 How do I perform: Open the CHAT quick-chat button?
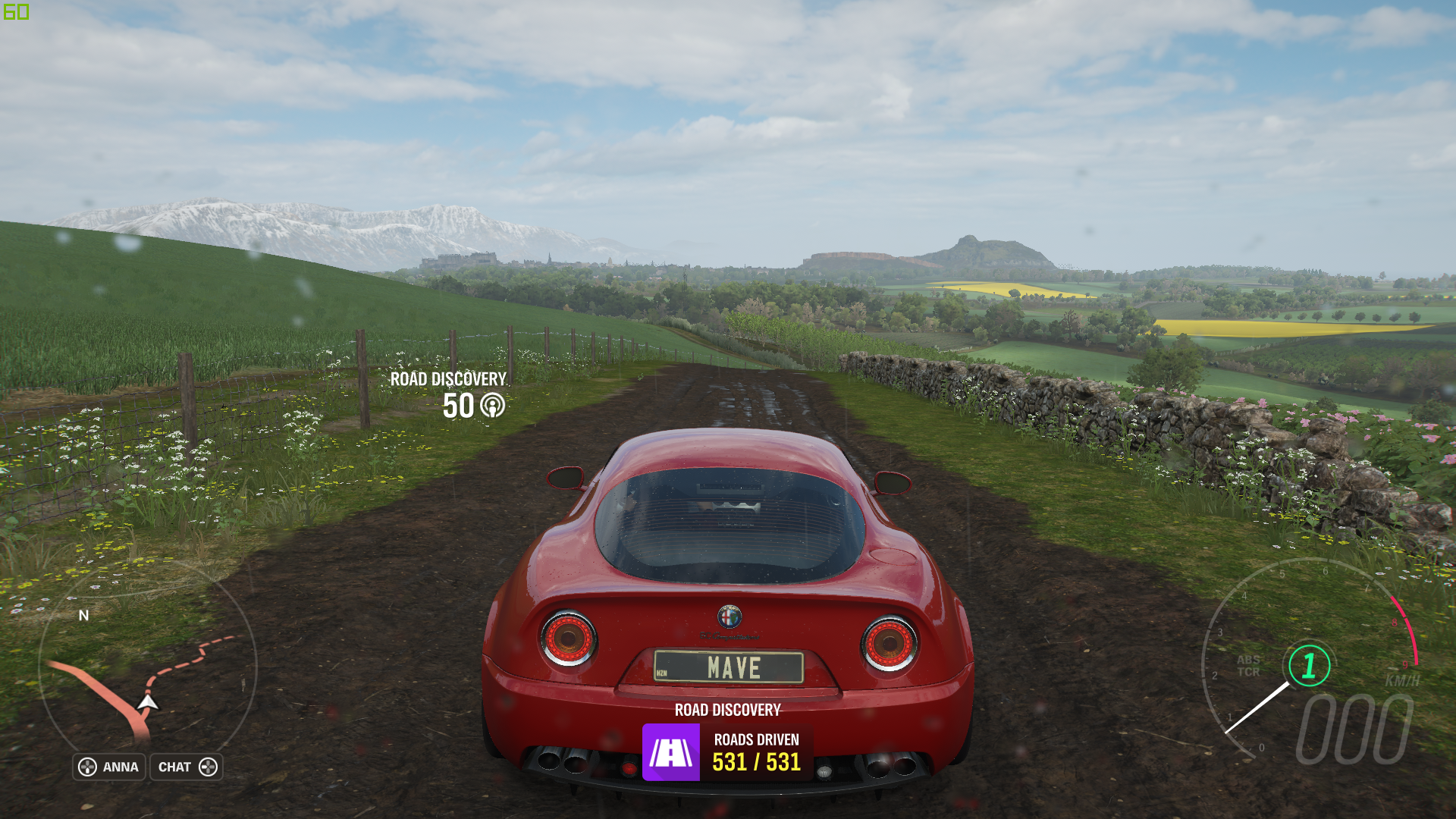[x=187, y=767]
